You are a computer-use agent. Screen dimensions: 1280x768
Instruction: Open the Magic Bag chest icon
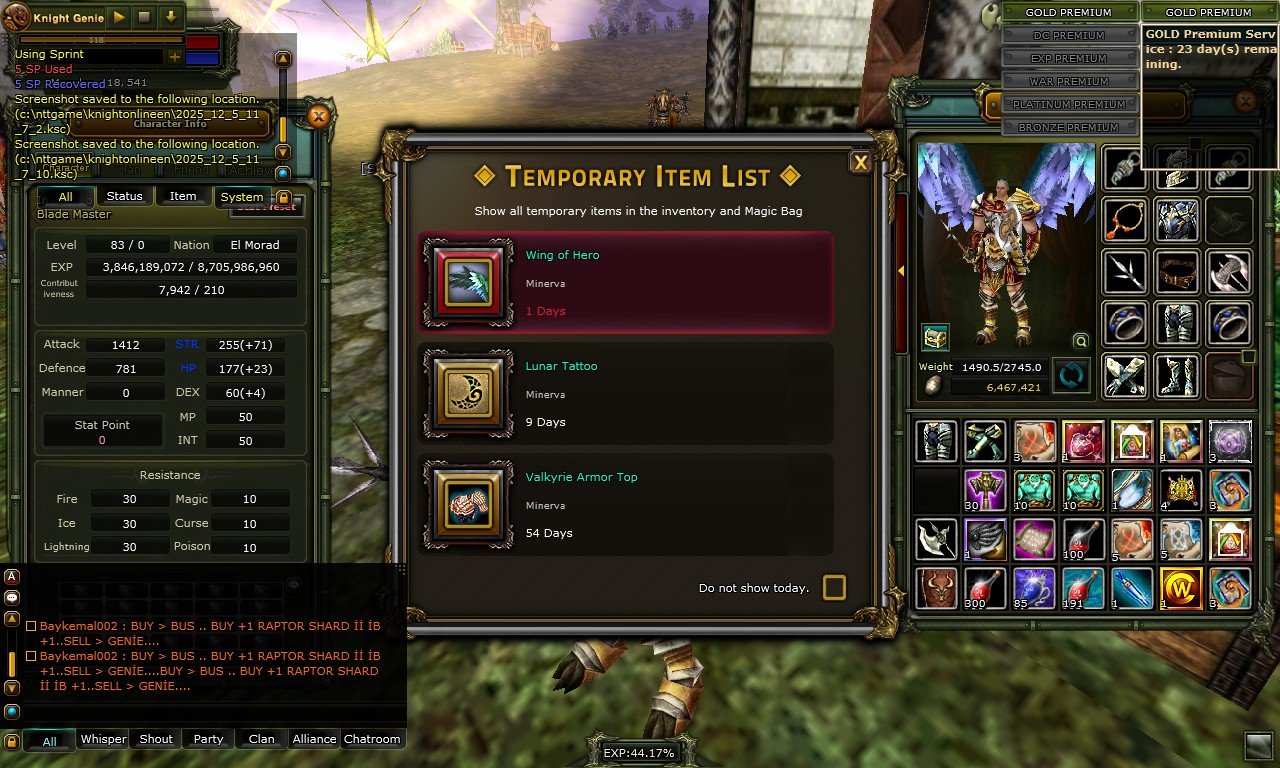(x=936, y=338)
